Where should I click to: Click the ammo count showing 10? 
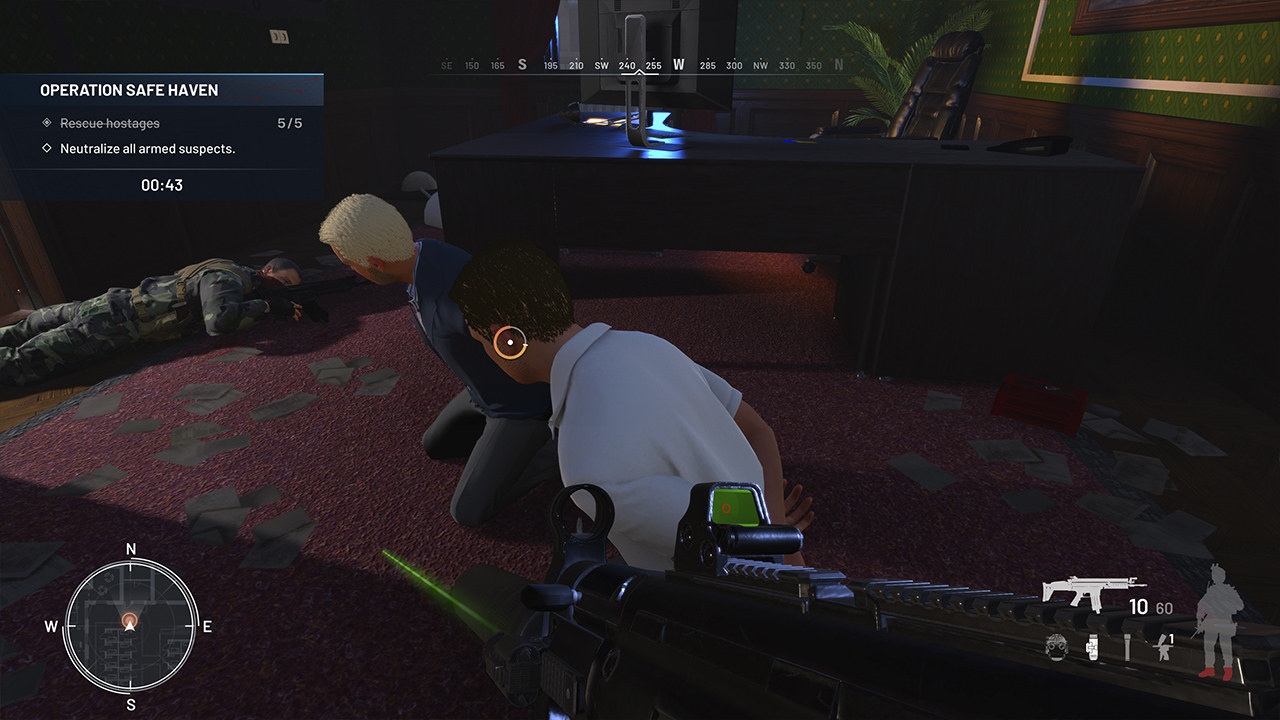tap(1138, 606)
